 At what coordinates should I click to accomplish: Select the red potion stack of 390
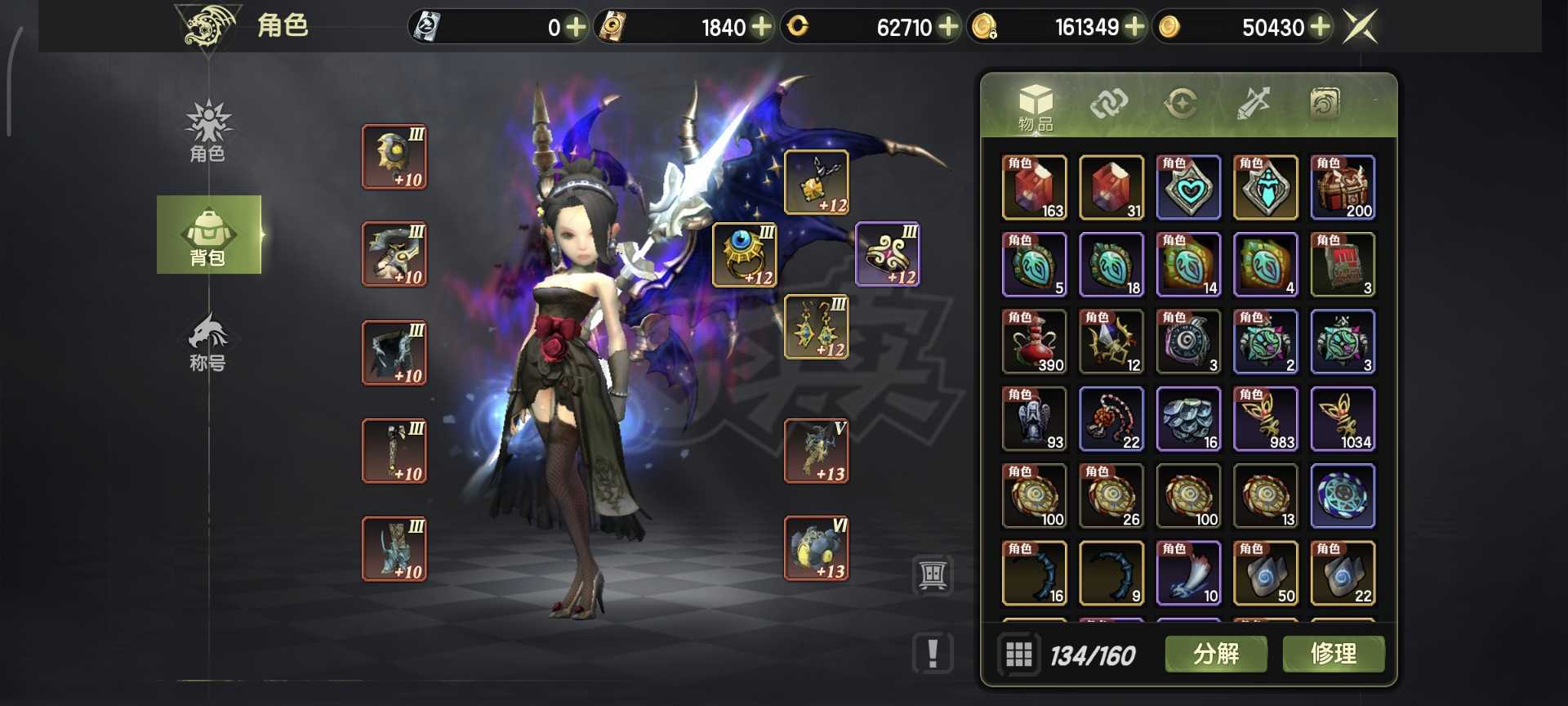1034,342
